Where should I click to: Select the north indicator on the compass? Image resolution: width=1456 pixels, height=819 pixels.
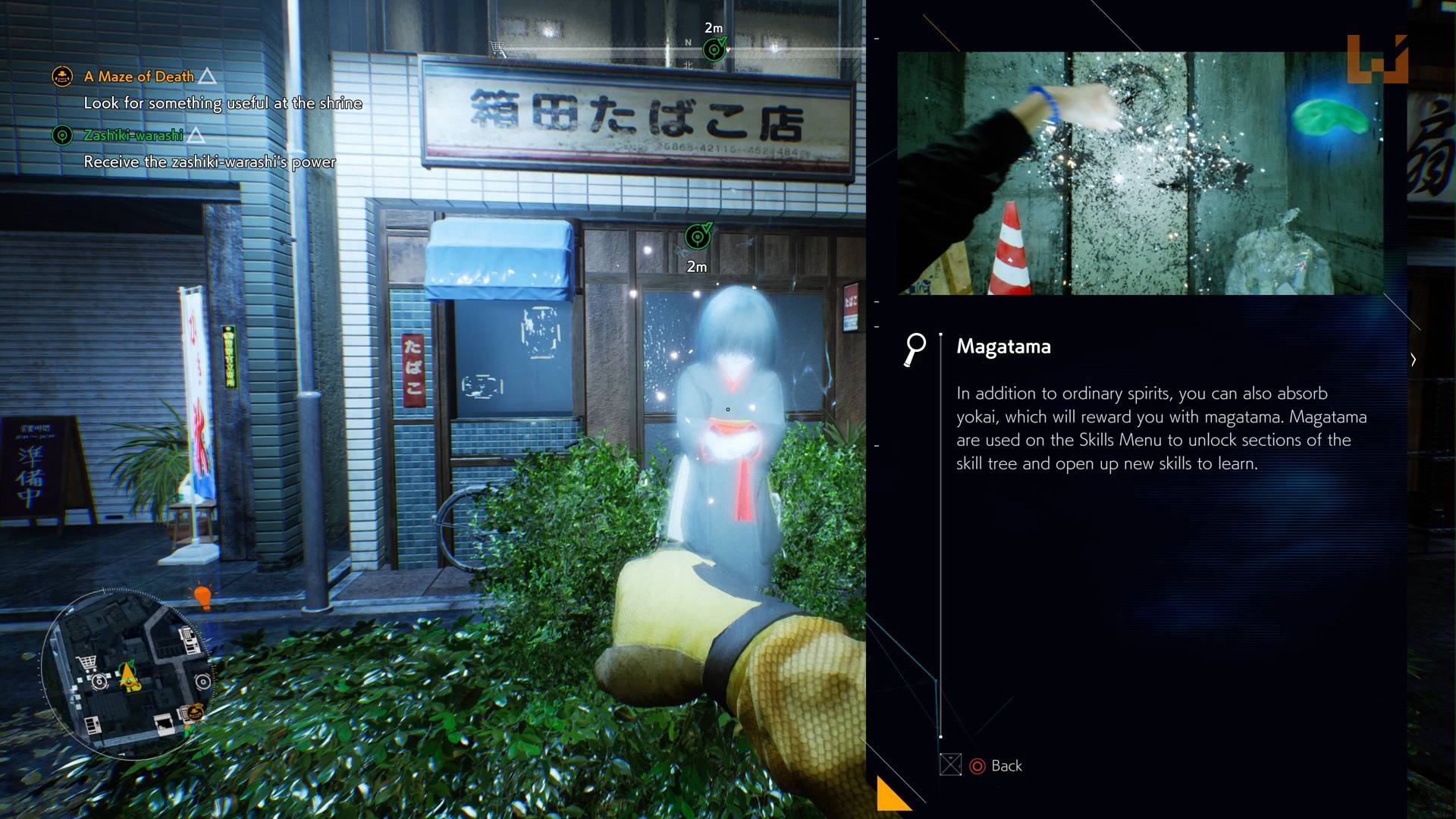687,42
